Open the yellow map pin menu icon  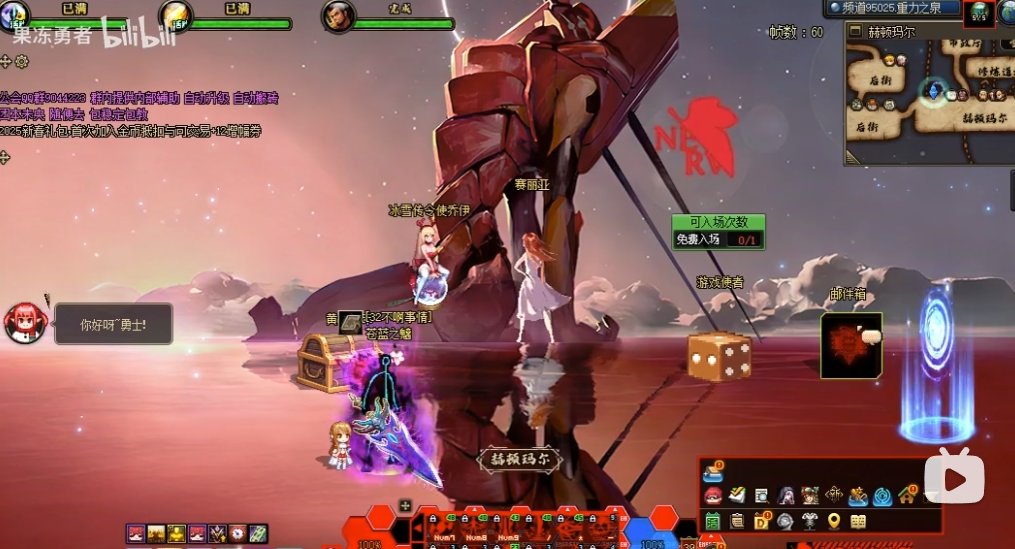(x=834, y=521)
